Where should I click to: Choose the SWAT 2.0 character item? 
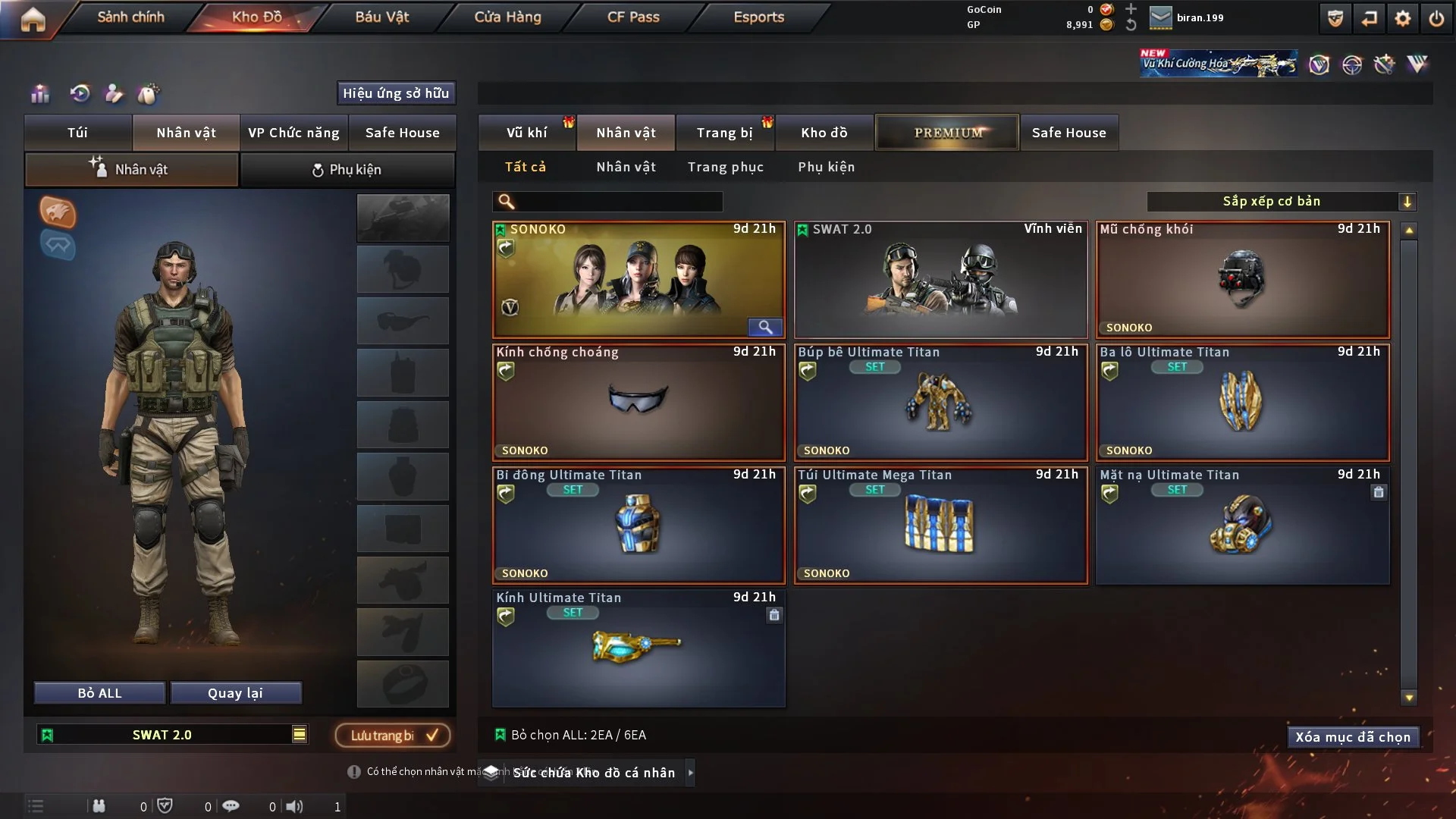[x=940, y=280]
